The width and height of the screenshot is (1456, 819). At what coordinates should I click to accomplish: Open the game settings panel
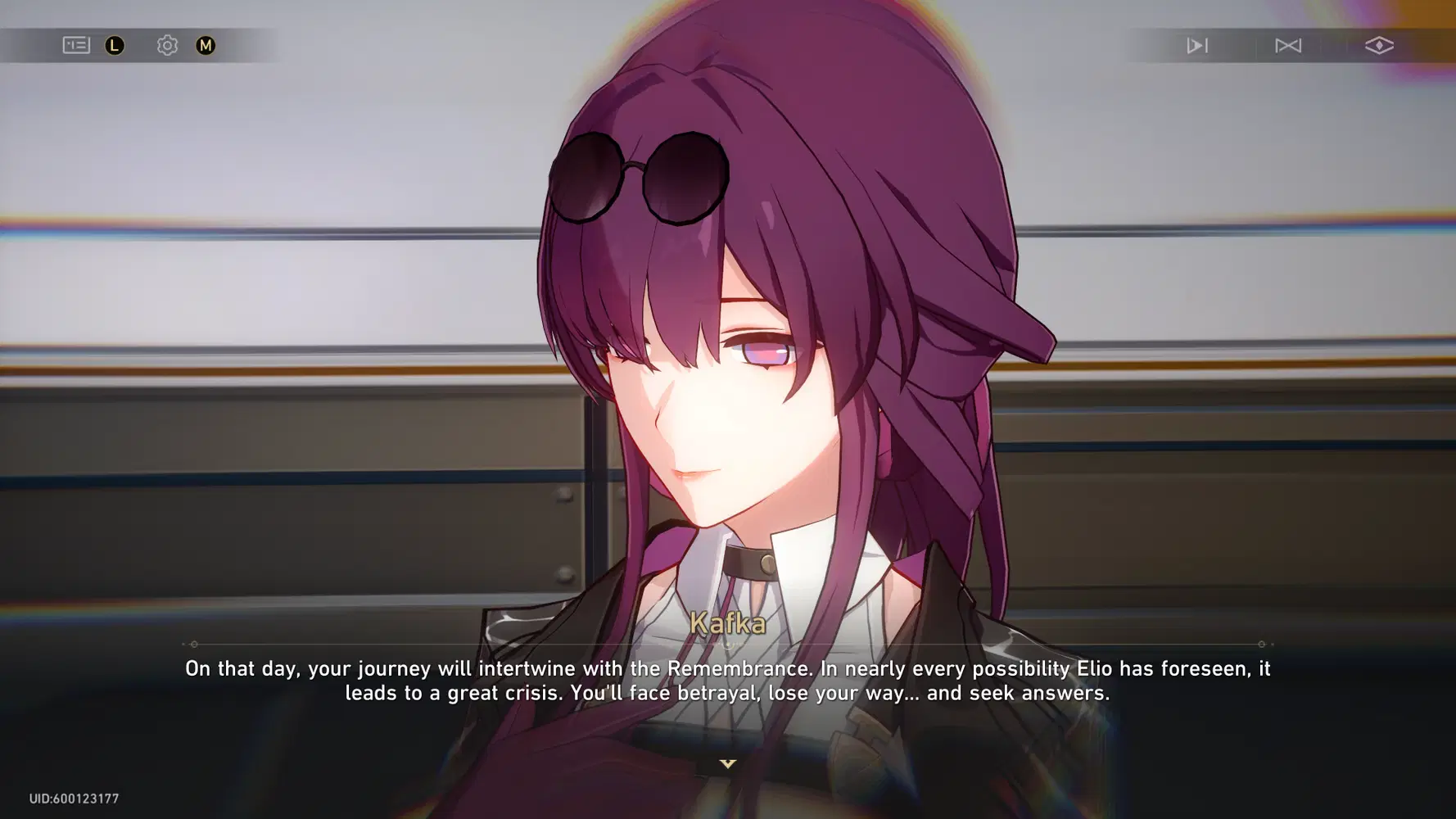tap(167, 45)
